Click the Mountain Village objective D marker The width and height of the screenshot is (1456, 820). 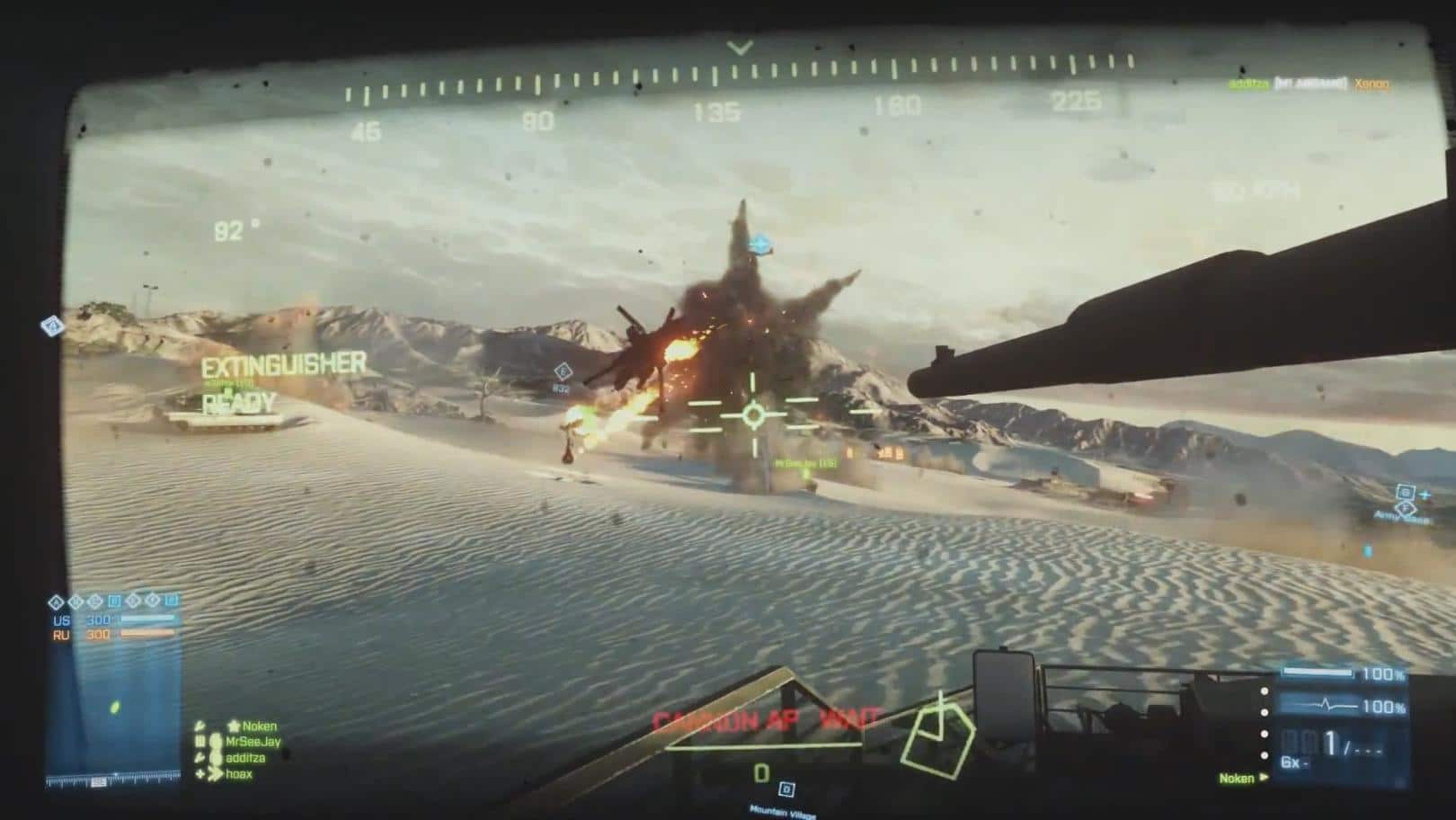786,789
